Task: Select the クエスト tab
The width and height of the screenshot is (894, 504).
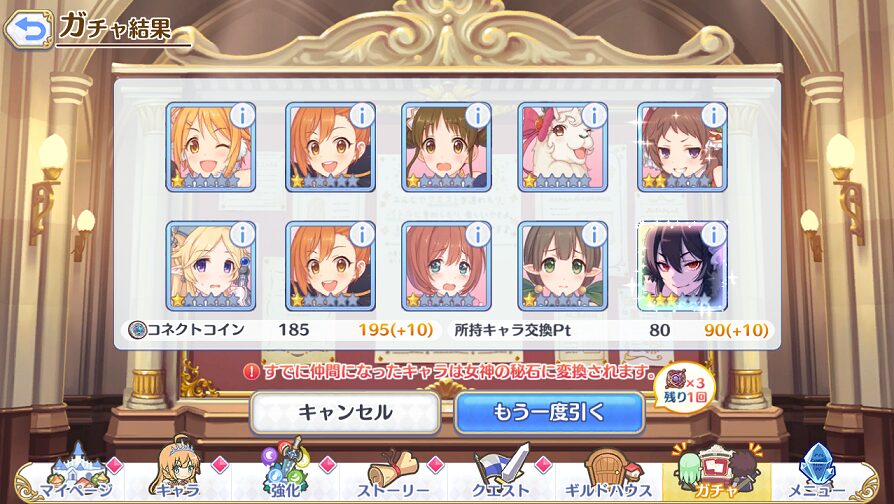Action: [x=500, y=478]
